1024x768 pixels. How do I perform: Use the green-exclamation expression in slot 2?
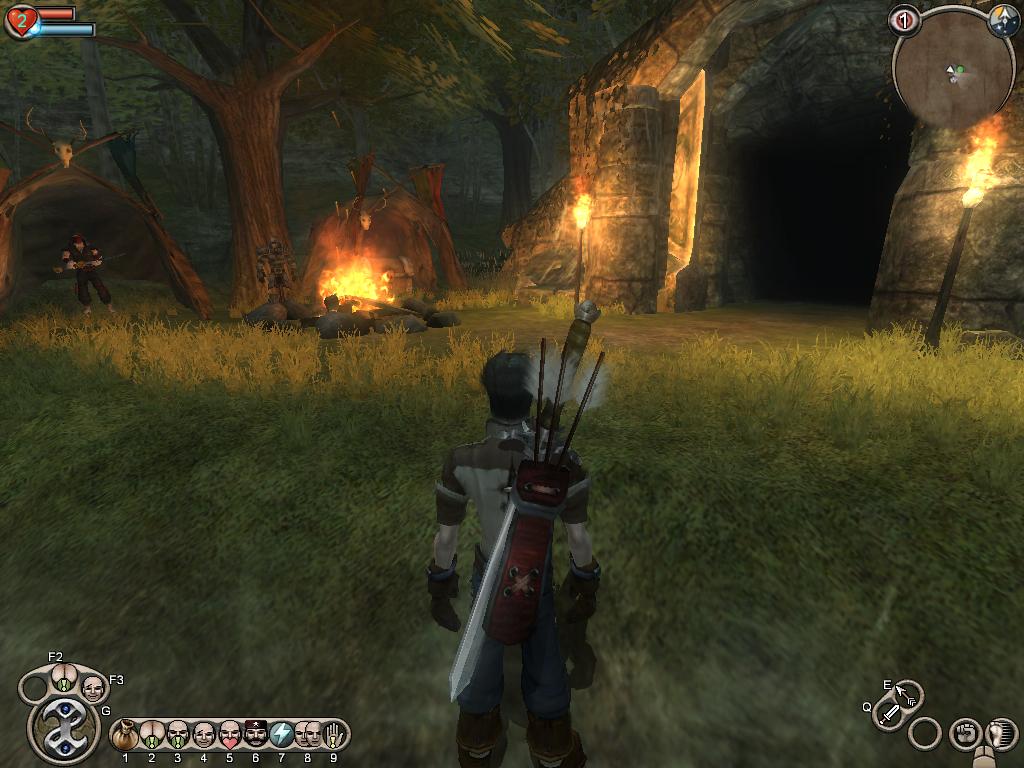click(x=152, y=735)
